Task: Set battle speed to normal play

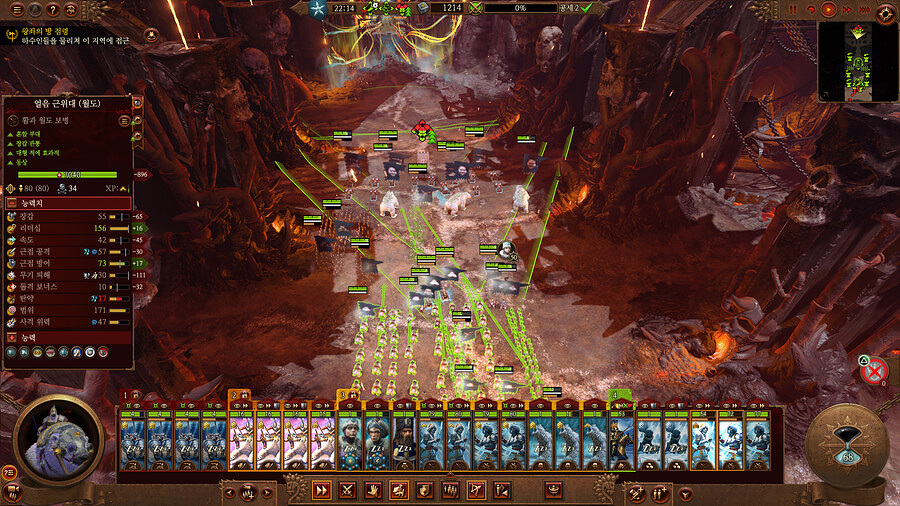Action: coord(828,9)
